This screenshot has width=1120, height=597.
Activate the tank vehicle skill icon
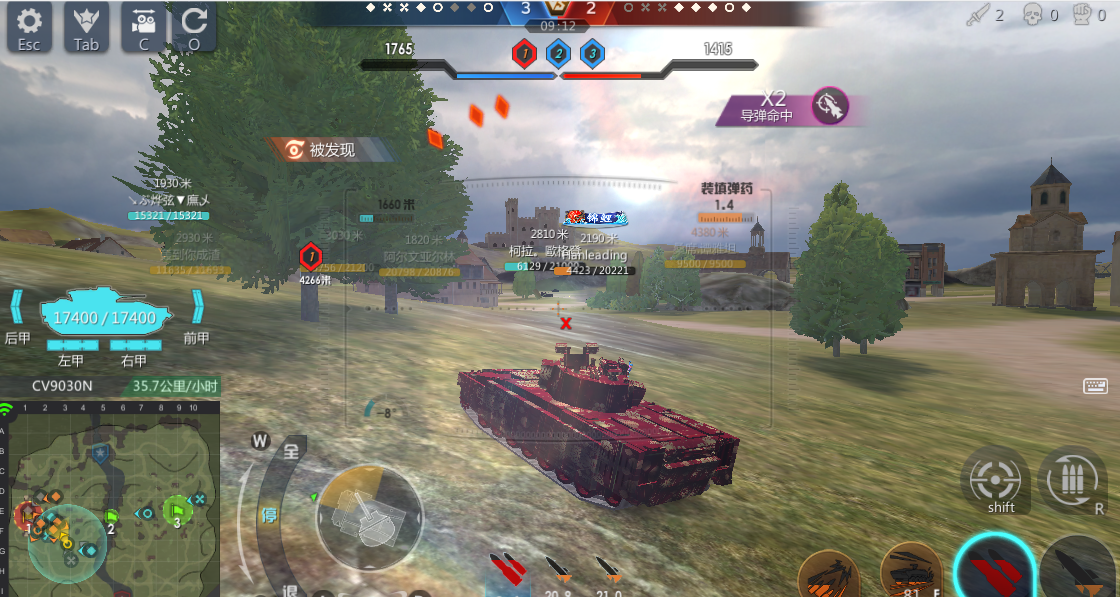pyautogui.click(x=910, y=574)
